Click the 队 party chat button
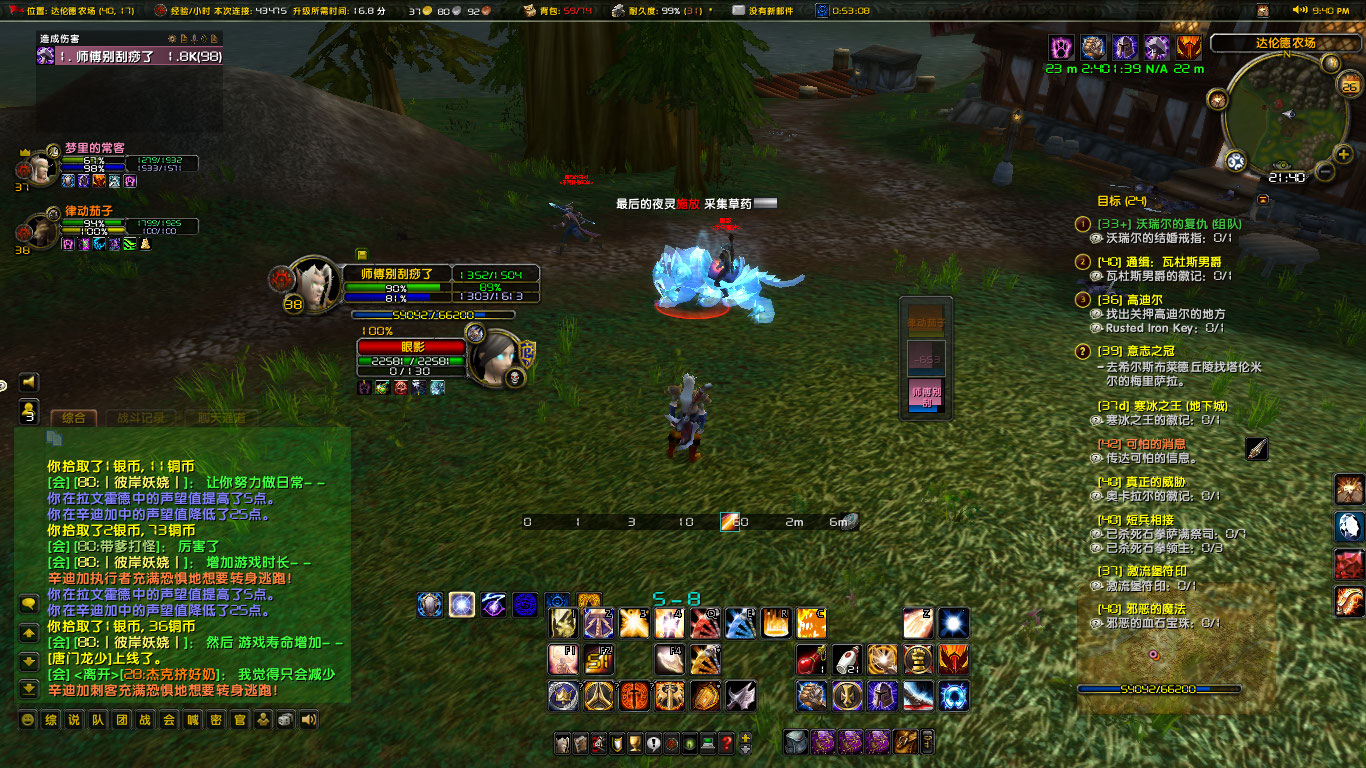 coord(97,720)
